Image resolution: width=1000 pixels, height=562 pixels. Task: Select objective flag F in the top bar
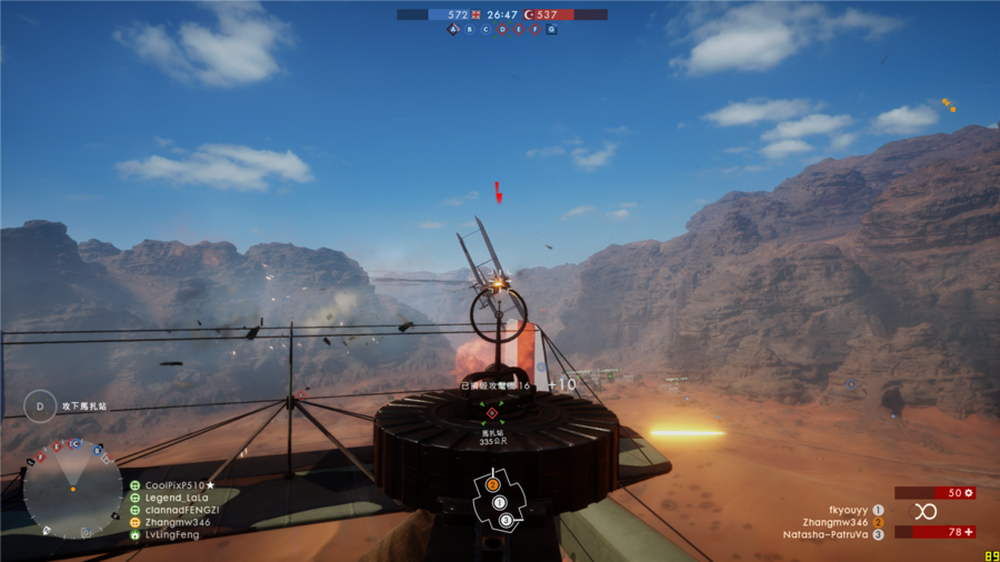click(x=535, y=30)
